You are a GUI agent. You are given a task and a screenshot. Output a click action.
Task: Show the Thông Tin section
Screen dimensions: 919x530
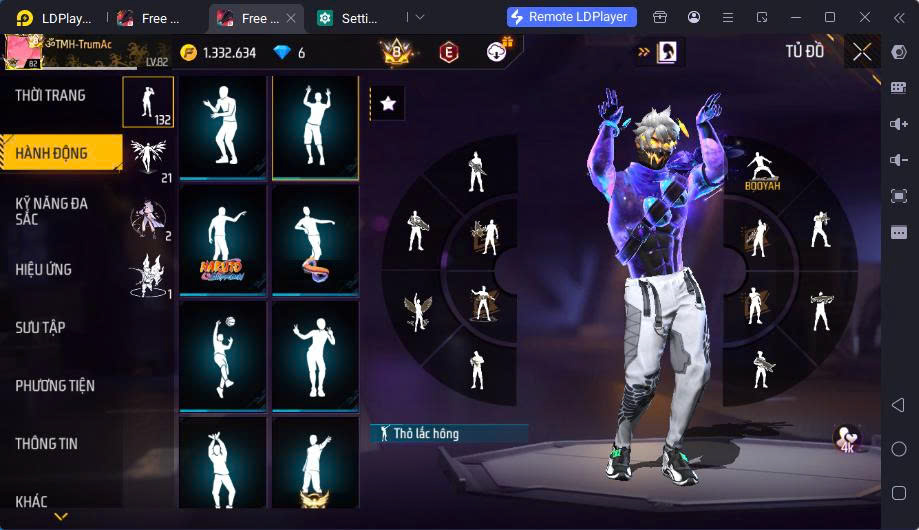point(46,444)
